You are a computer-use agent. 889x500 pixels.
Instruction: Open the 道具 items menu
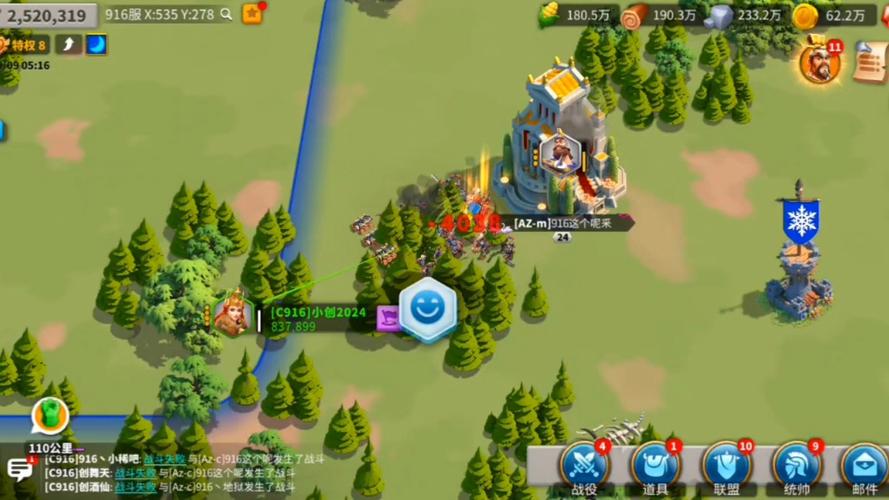(655, 467)
